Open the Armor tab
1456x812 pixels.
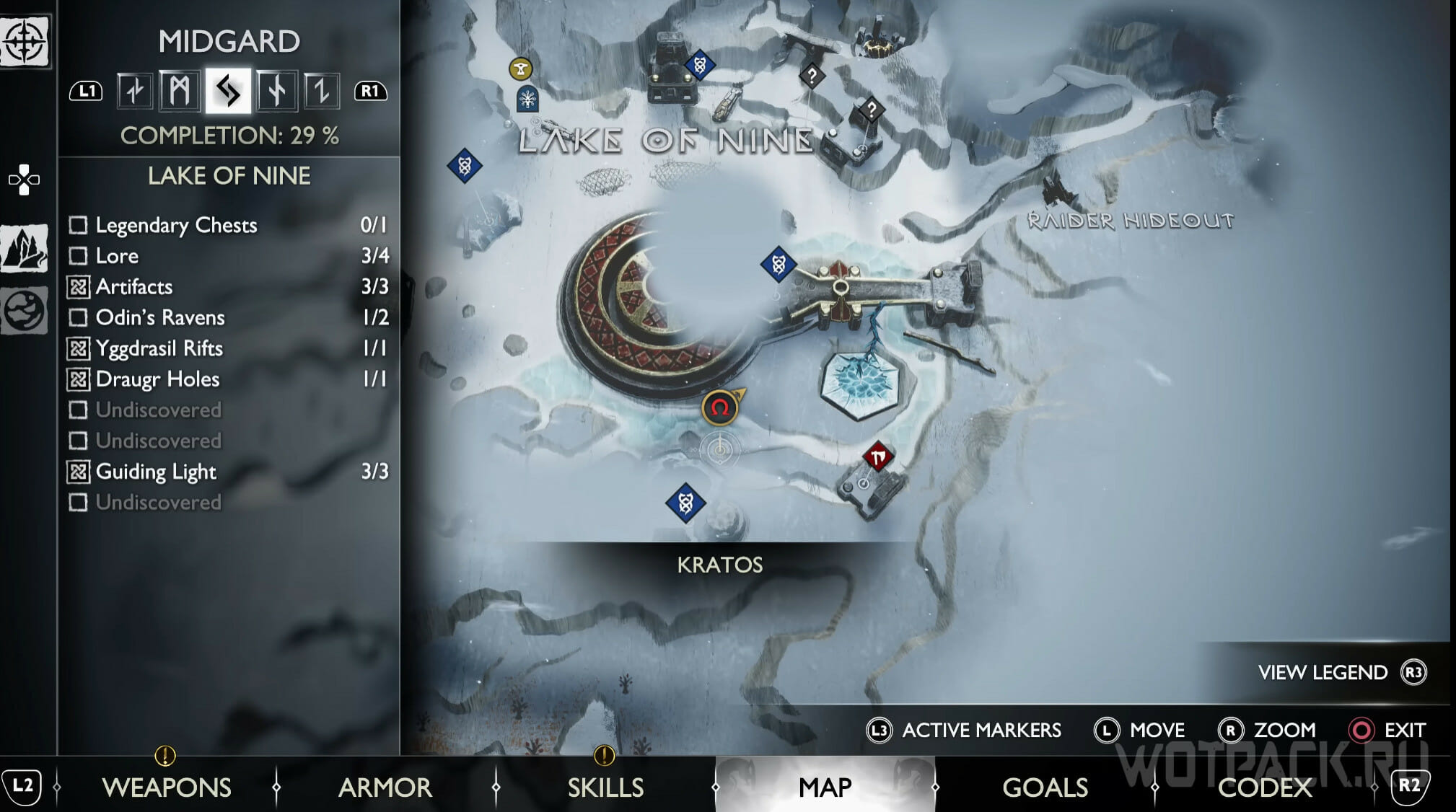point(385,787)
